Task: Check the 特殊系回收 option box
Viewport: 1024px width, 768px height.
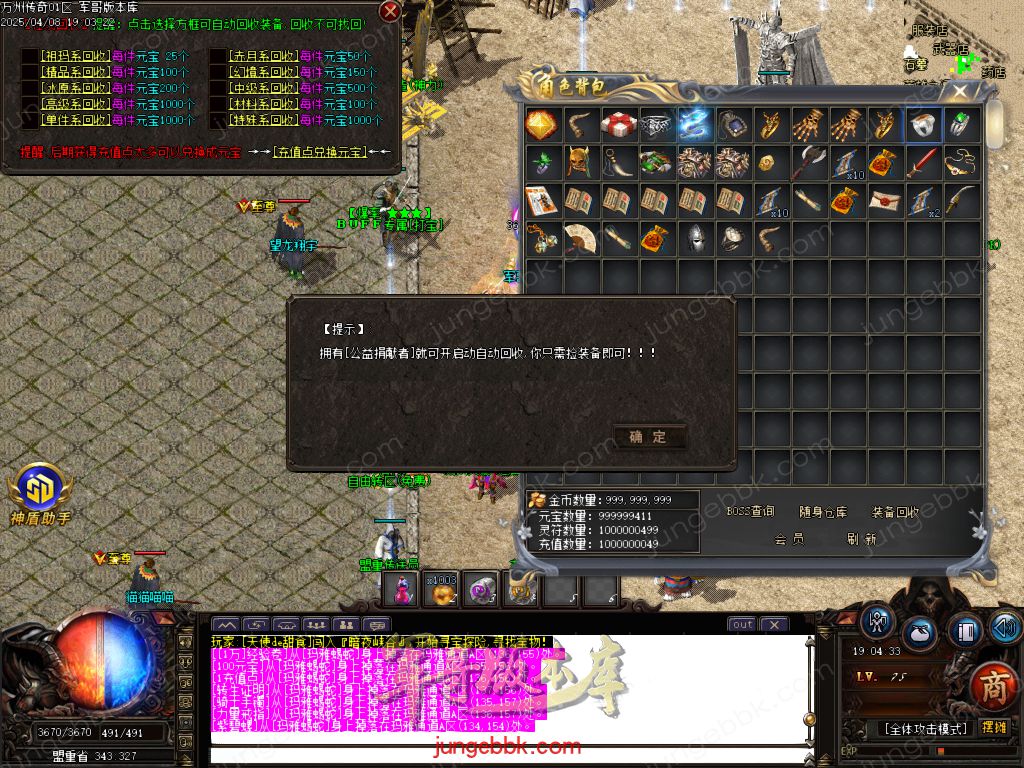Action: point(218,120)
